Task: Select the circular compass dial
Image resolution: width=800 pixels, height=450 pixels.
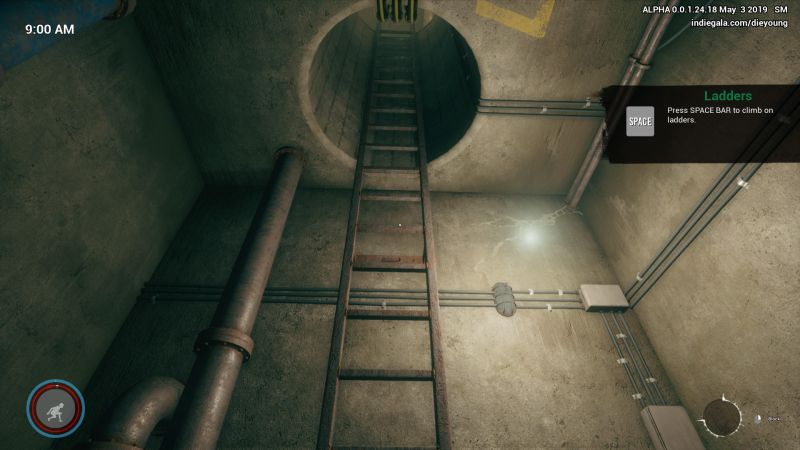Action: (x=722, y=417)
